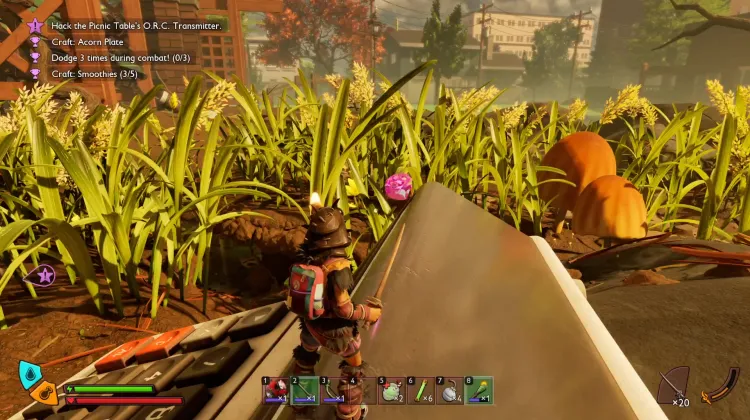The height and width of the screenshot is (420, 750).
Task: Select the Dodge 3 times during combat objective
Action: (122, 57)
